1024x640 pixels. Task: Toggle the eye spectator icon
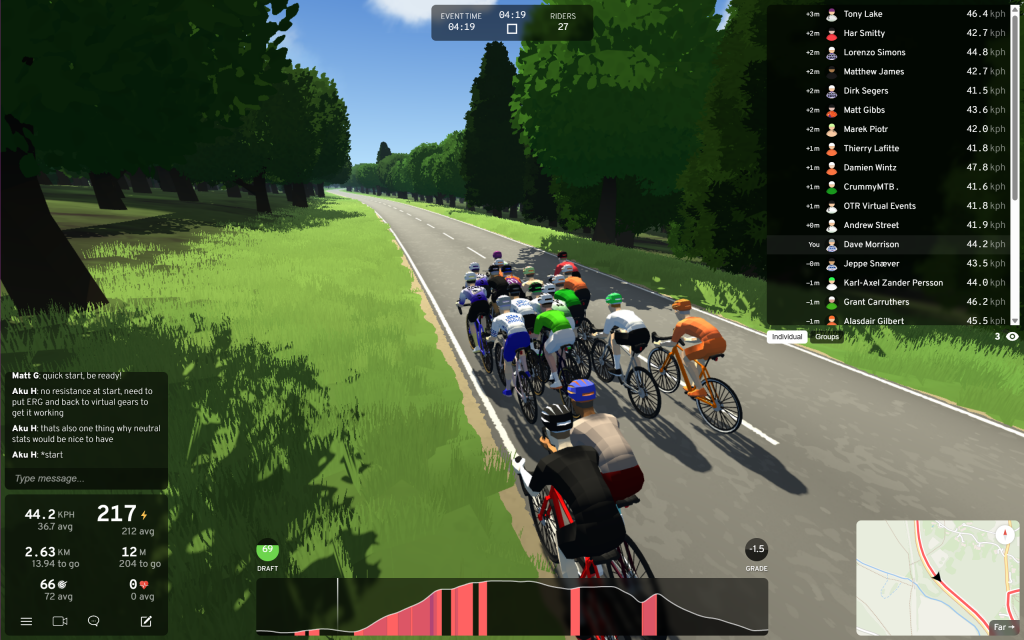point(1012,337)
